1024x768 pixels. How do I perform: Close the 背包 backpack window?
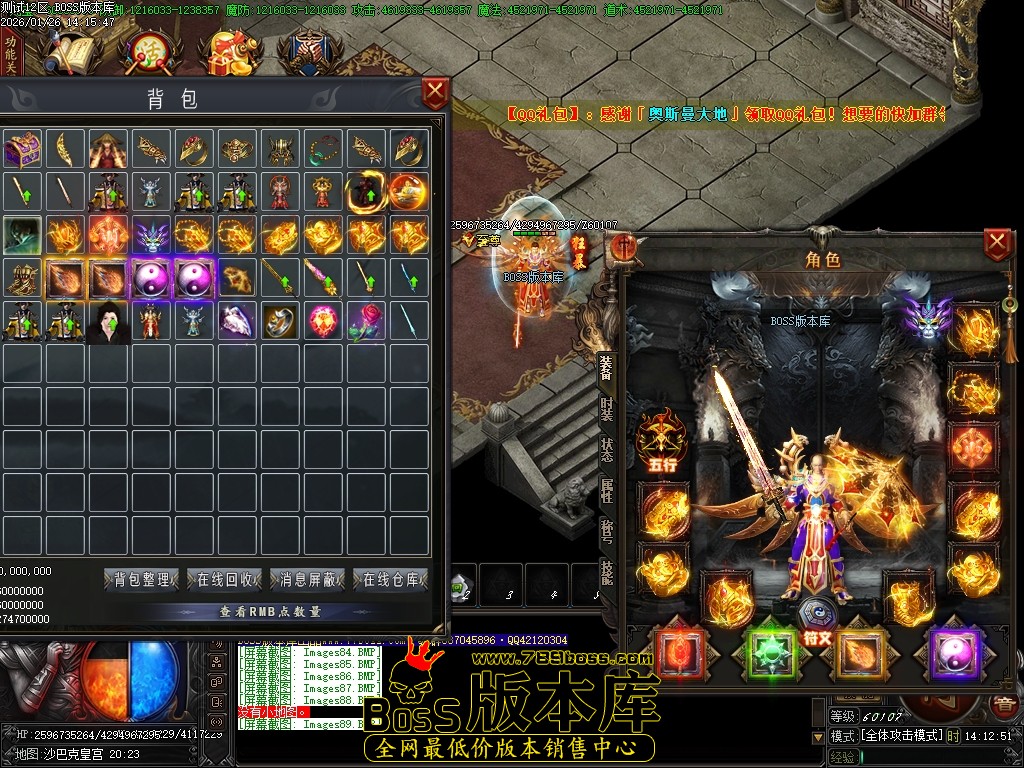435,95
